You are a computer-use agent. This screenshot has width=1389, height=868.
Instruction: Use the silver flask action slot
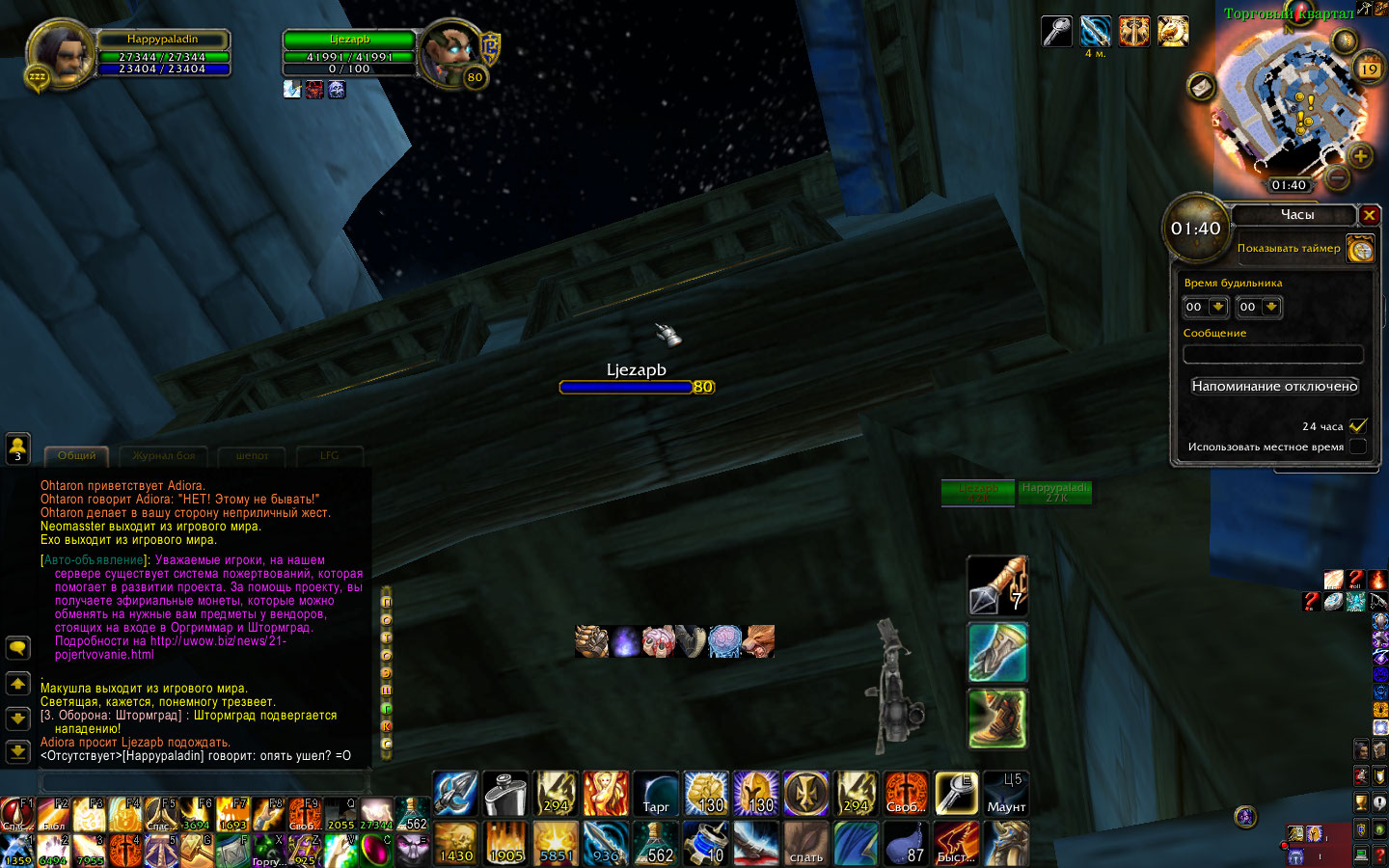coord(504,793)
